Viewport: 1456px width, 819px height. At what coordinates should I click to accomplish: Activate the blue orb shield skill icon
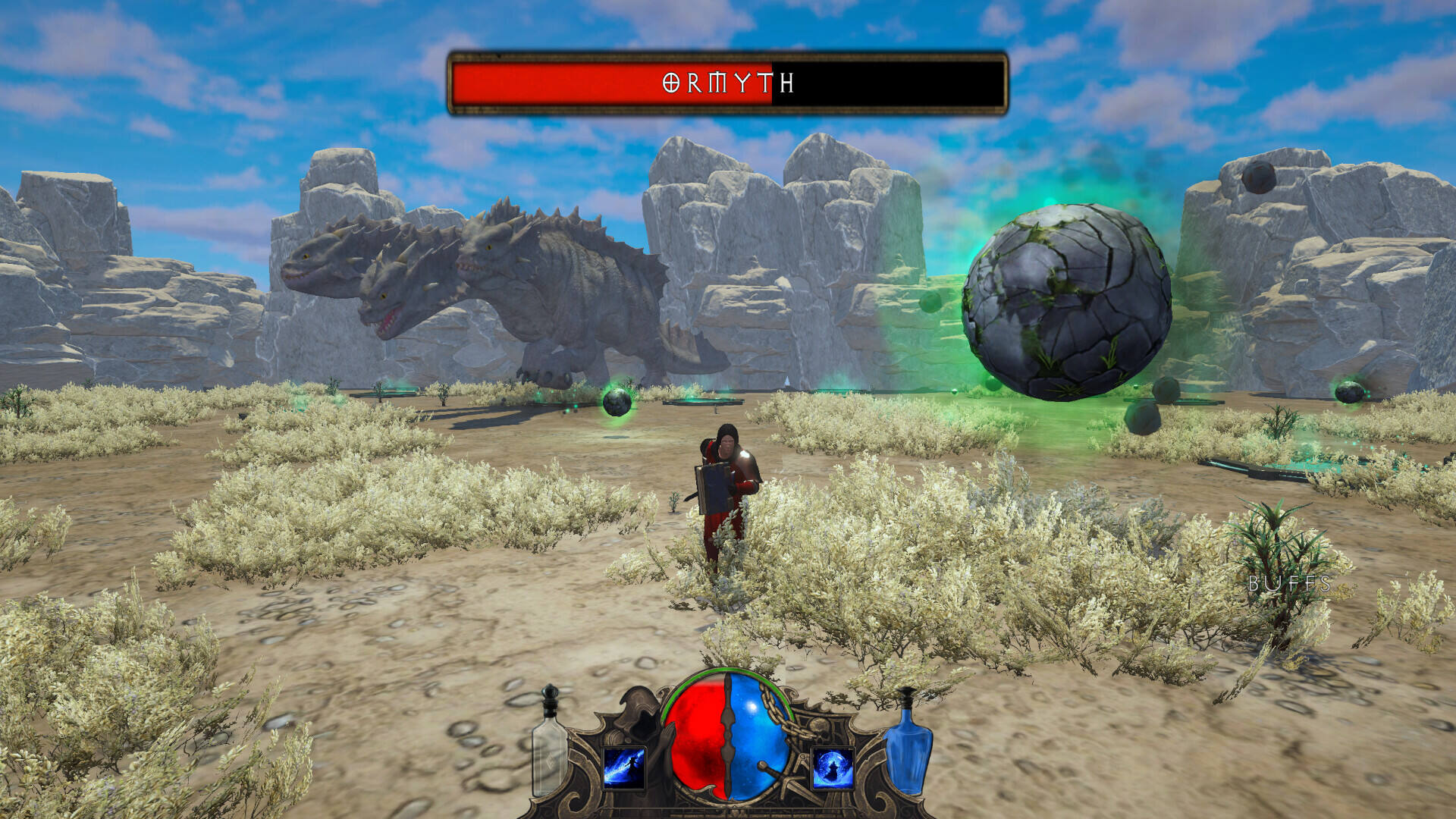tap(833, 767)
